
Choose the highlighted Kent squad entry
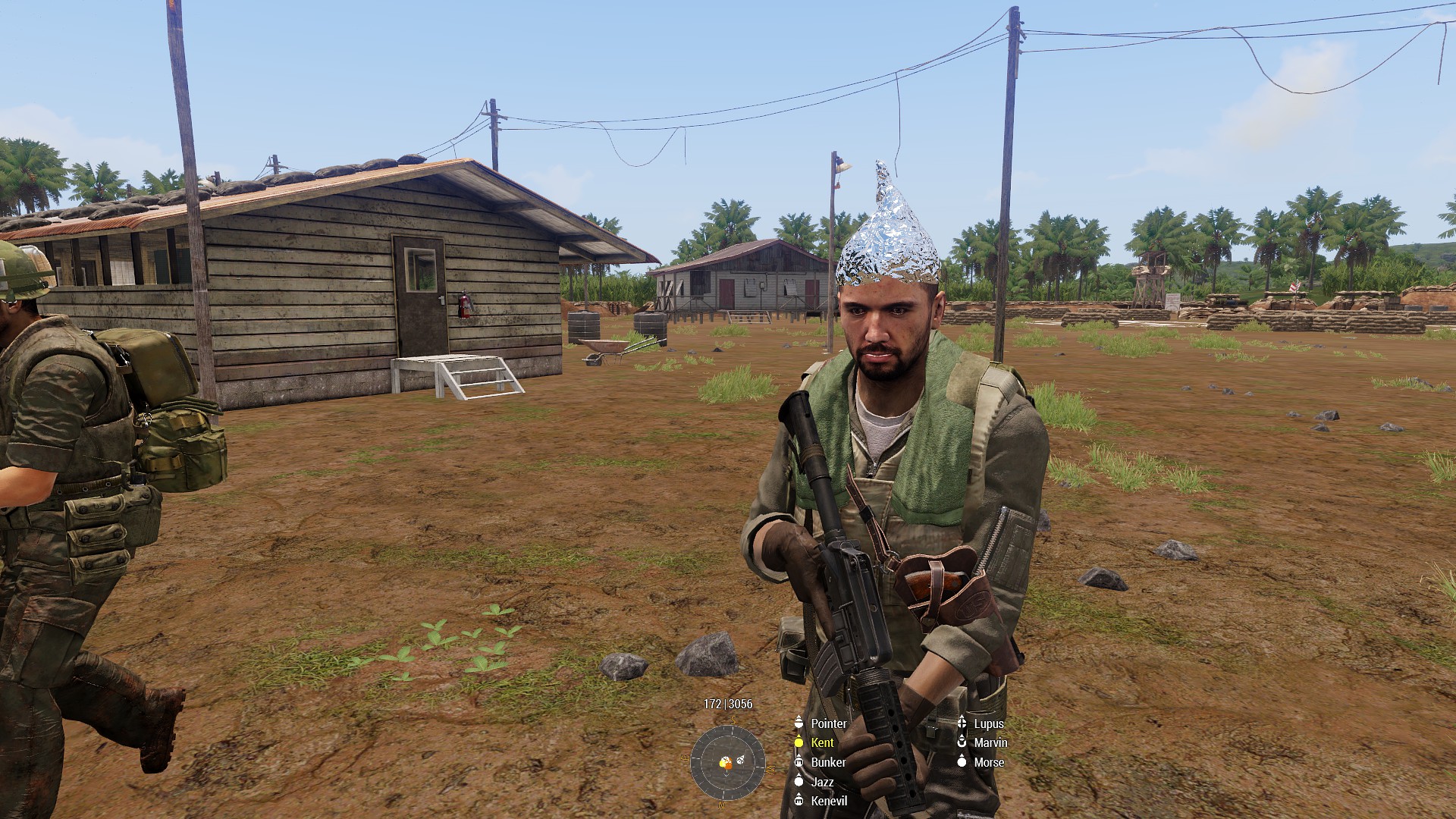click(x=821, y=743)
